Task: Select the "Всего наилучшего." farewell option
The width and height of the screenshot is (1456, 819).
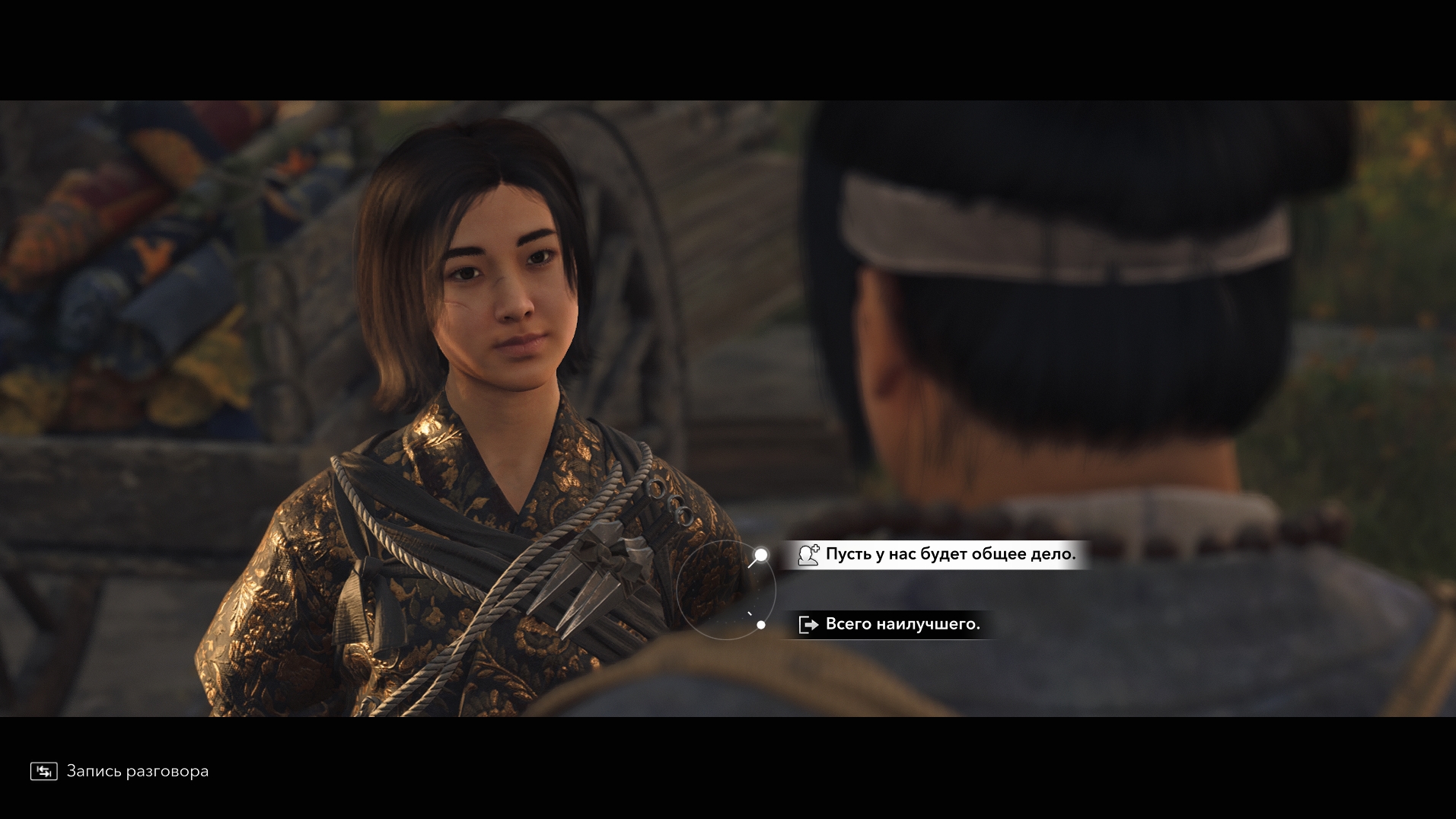Action: click(901, 624)
